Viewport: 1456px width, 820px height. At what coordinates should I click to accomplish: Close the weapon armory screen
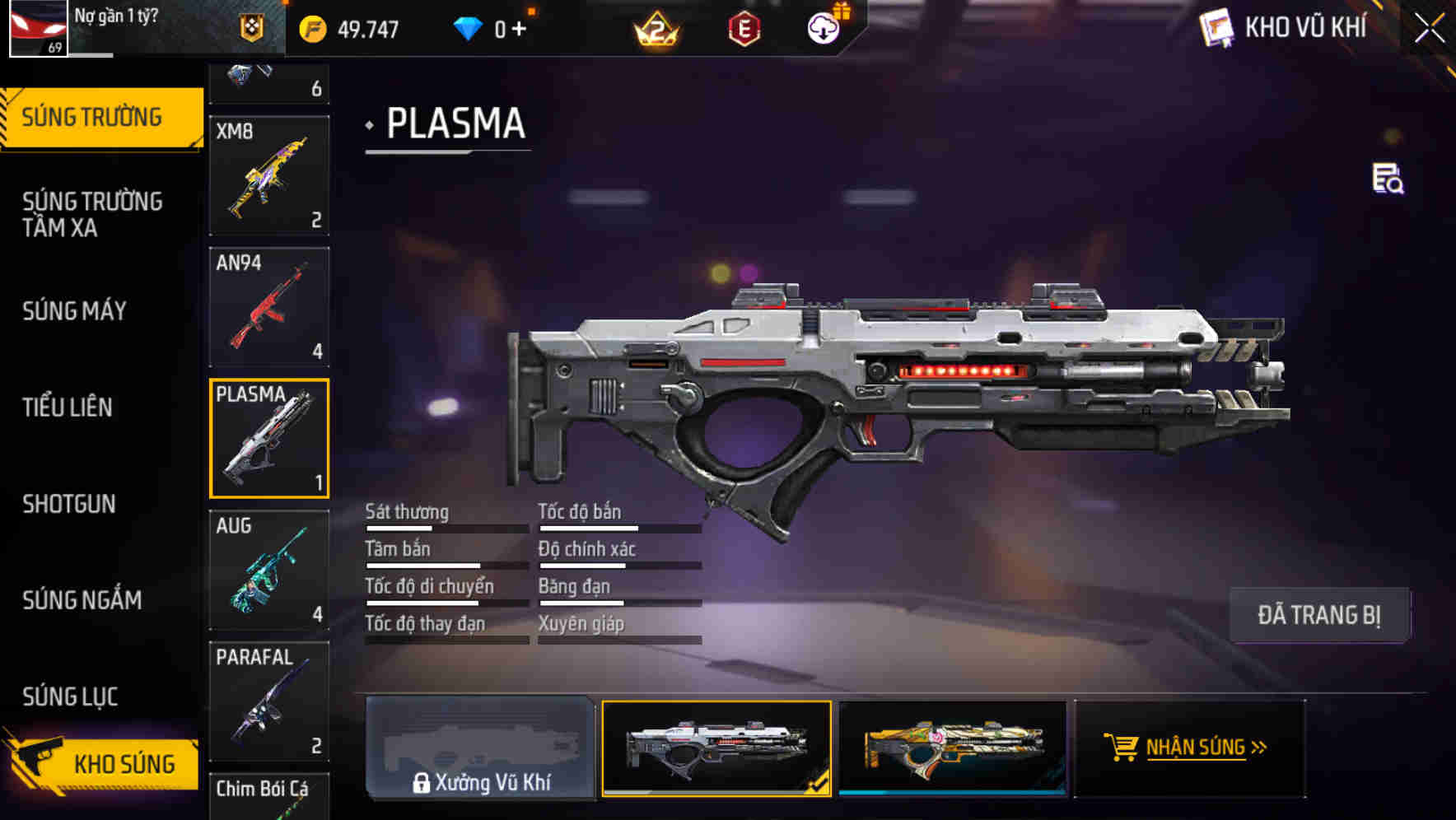point(1429,29)
